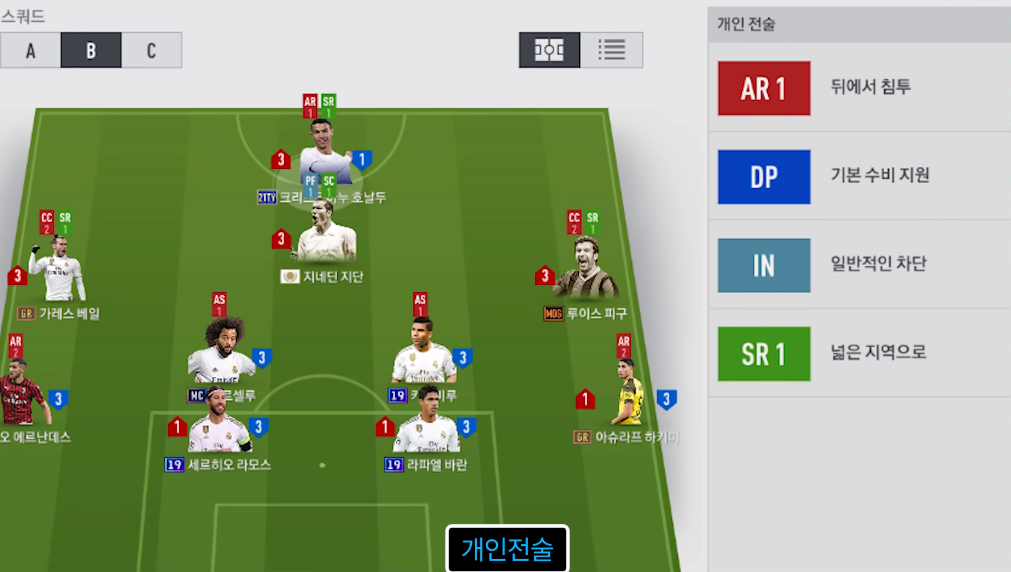
Task: Choose the SR 1 wide area tactic
Action: click(764, 353)
